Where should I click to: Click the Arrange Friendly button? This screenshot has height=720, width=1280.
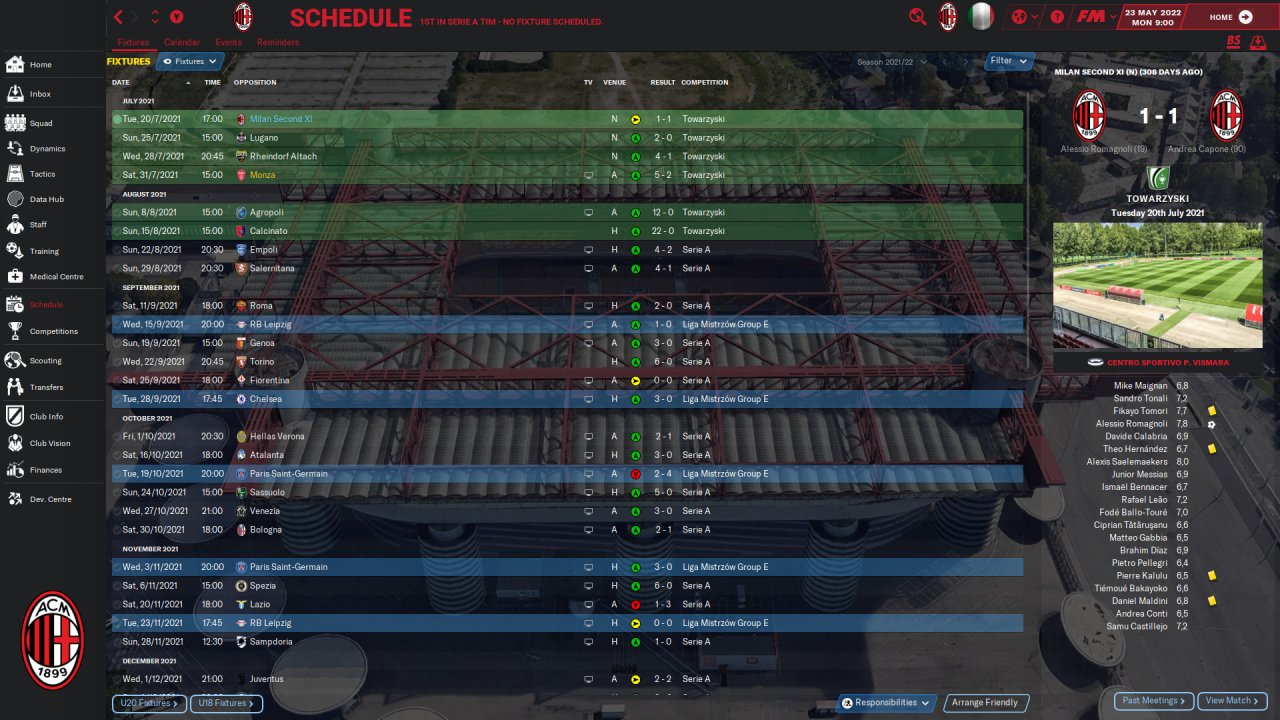pyautogui.click(x=985, y=703)
